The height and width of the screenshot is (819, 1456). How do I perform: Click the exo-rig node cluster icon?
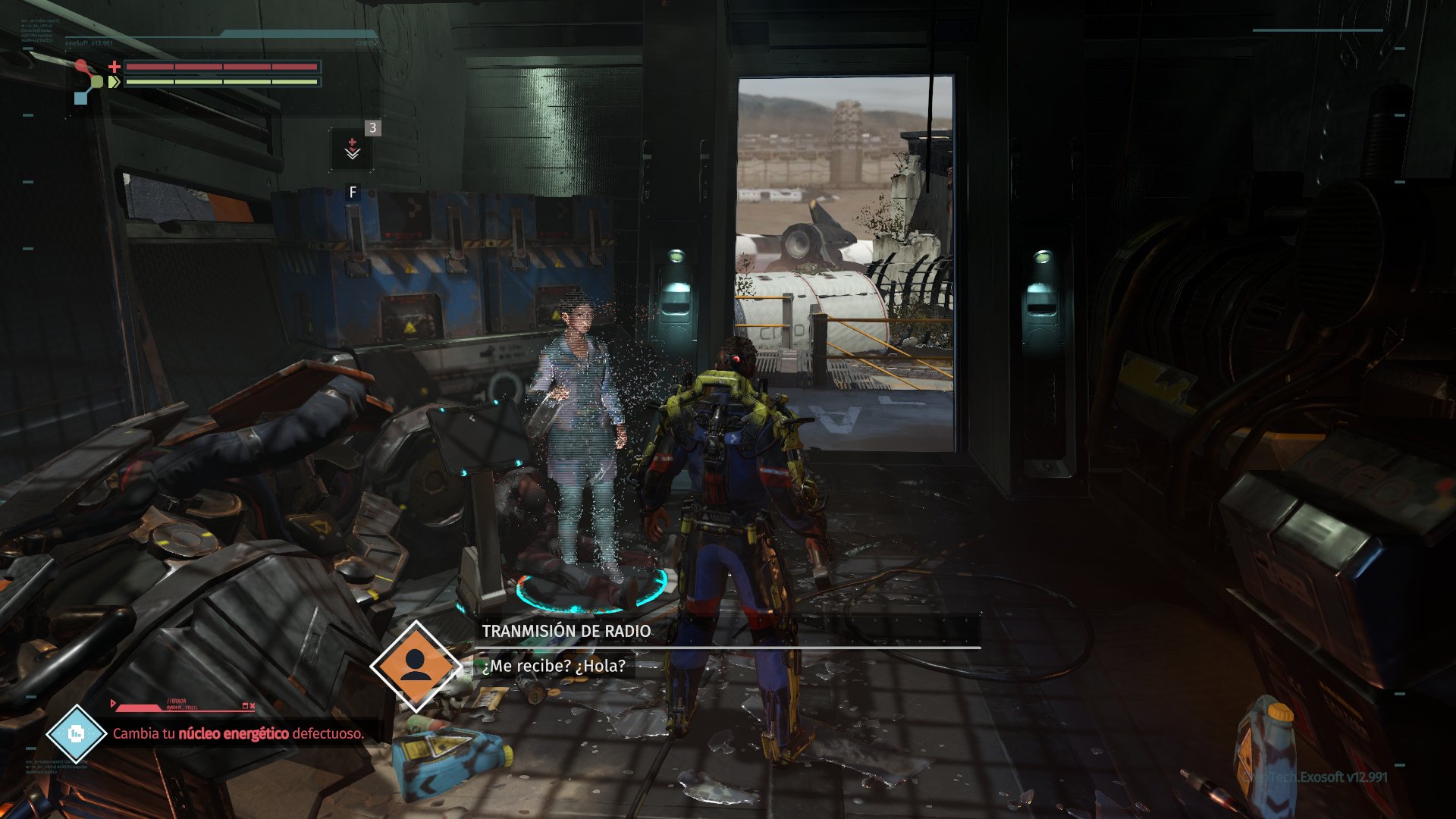pos(86,80)
